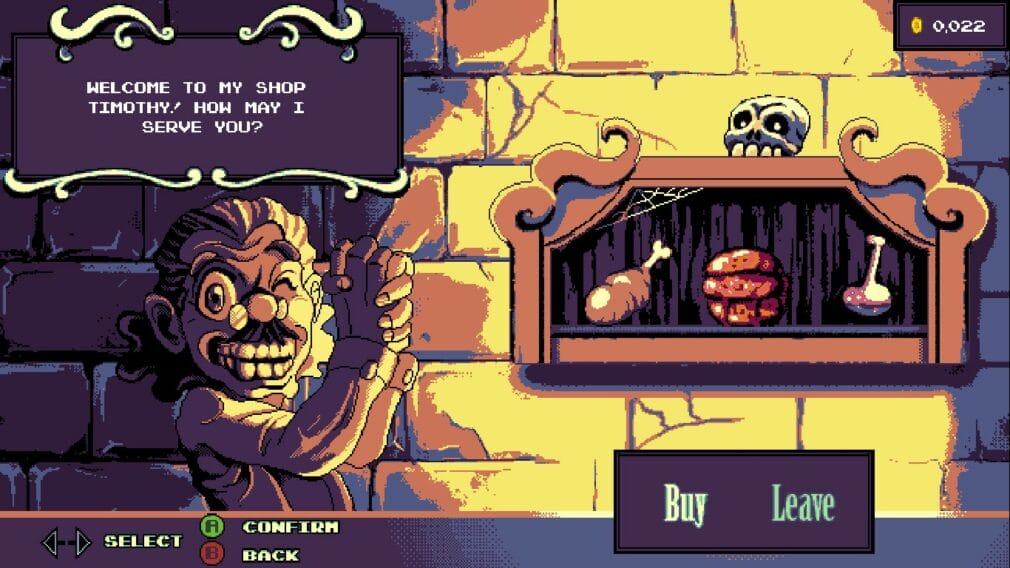Screen dimensions: 1010x568
Task: Pick the chicken drumstick on the shelf
Action: coord(623,286)
